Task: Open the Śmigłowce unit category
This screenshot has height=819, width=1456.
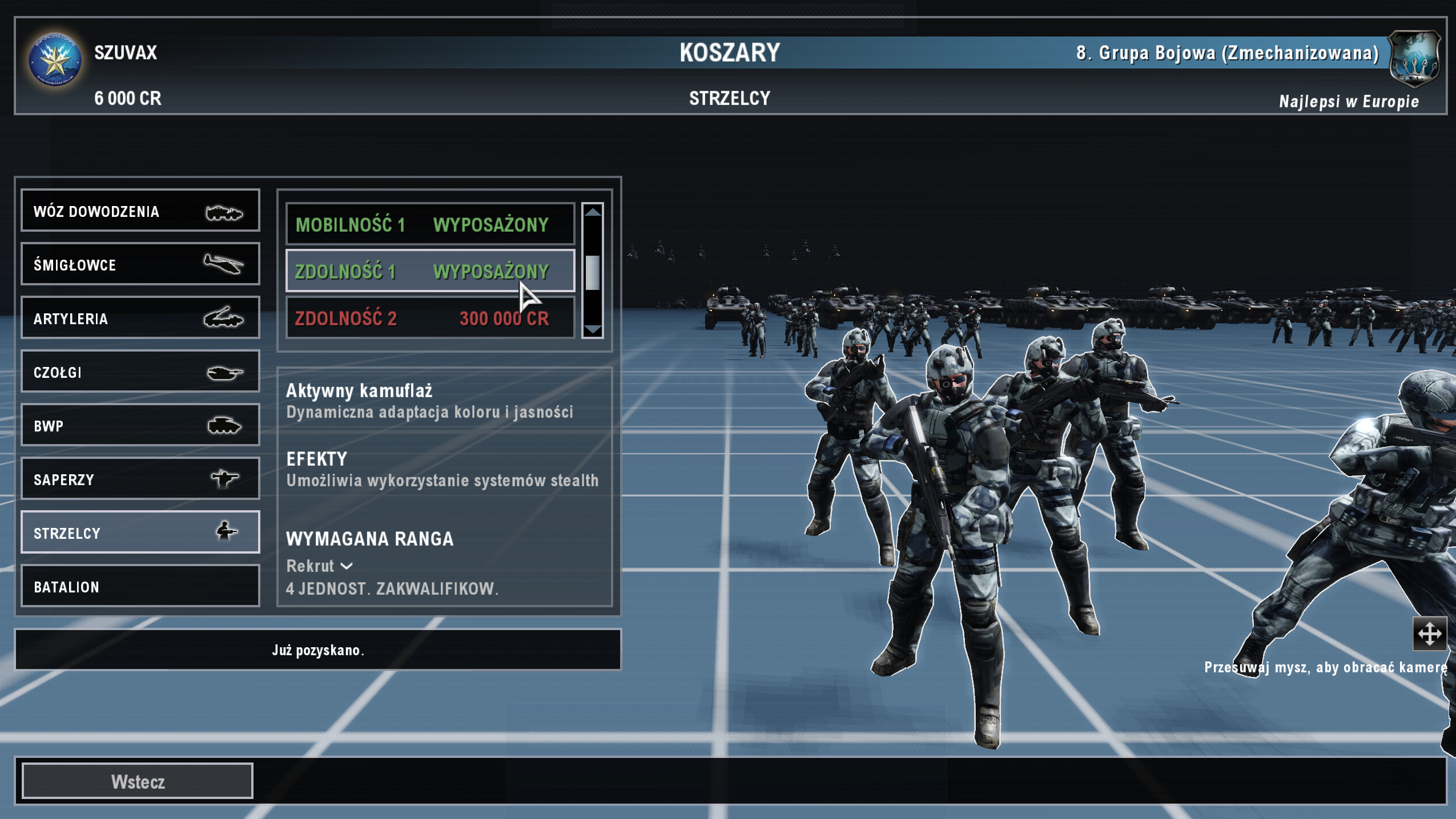Action: tap(140, 264)
